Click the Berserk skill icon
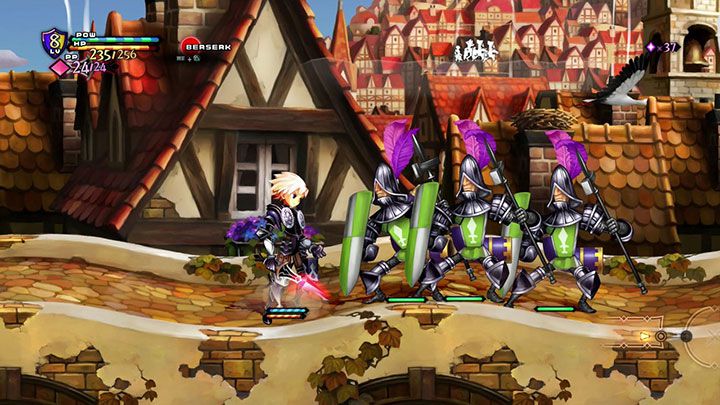The width and height of the screenshot is (720, 405). [x=190, y=45]
